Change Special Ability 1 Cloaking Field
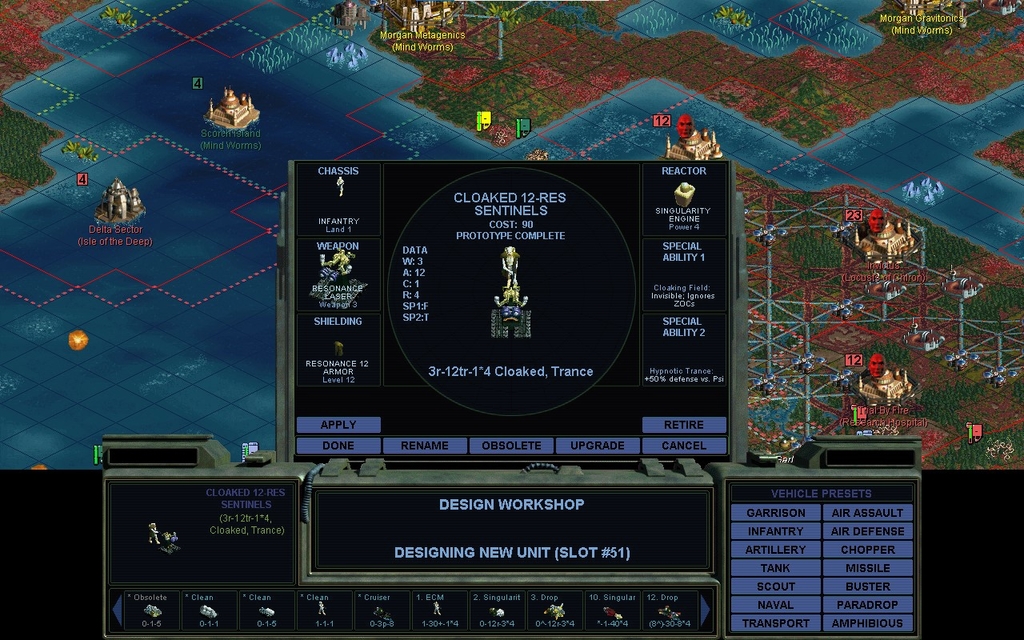1024x640 pixels. (684, 273)
